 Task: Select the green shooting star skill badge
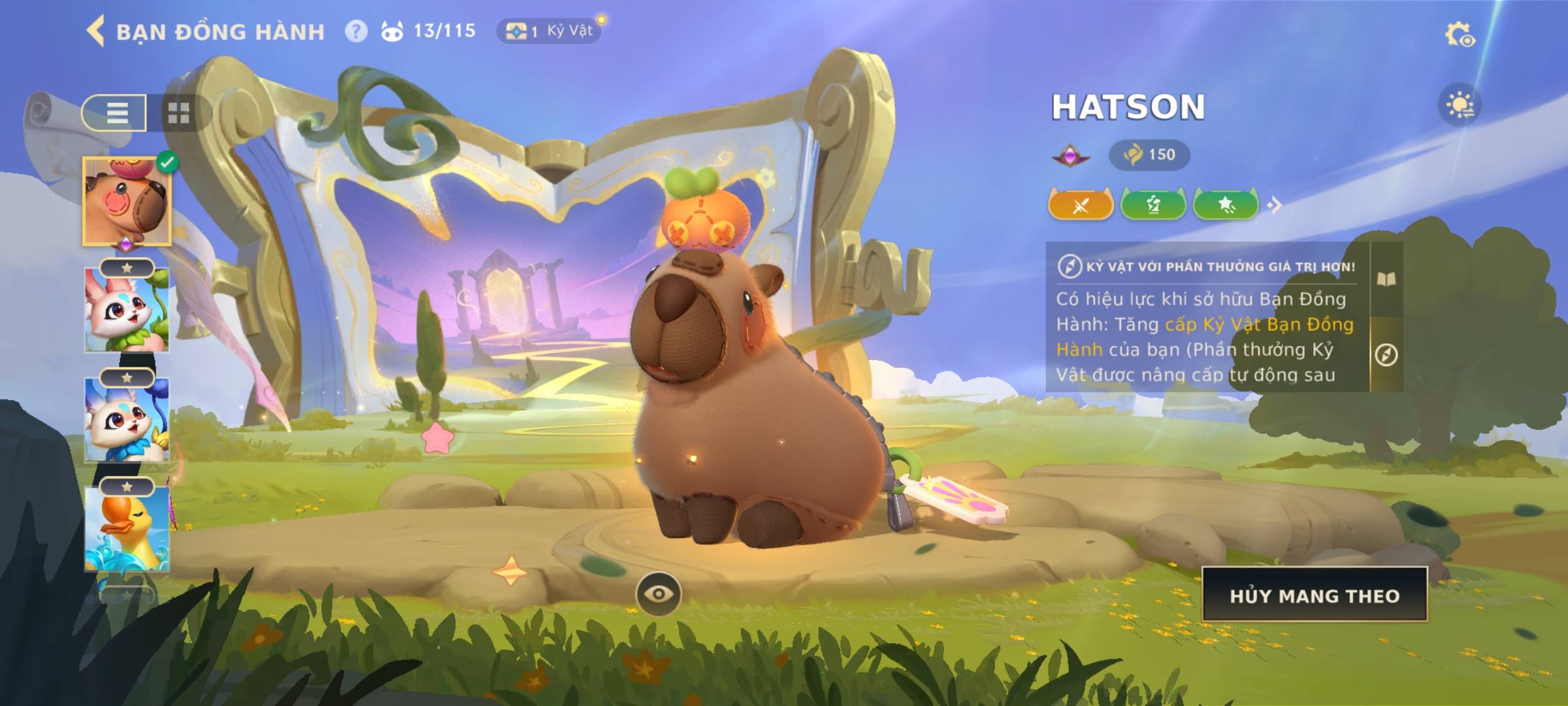pos(1226,205)
